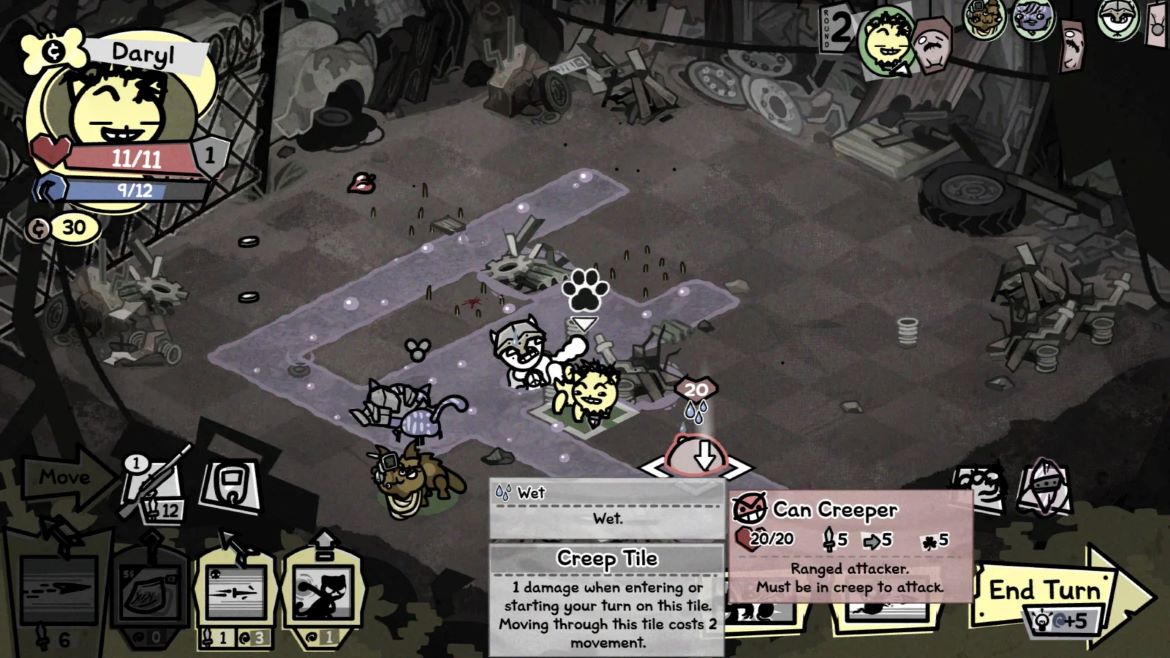
Task: Activate the spear throw ability card
Action: point(60,590)
